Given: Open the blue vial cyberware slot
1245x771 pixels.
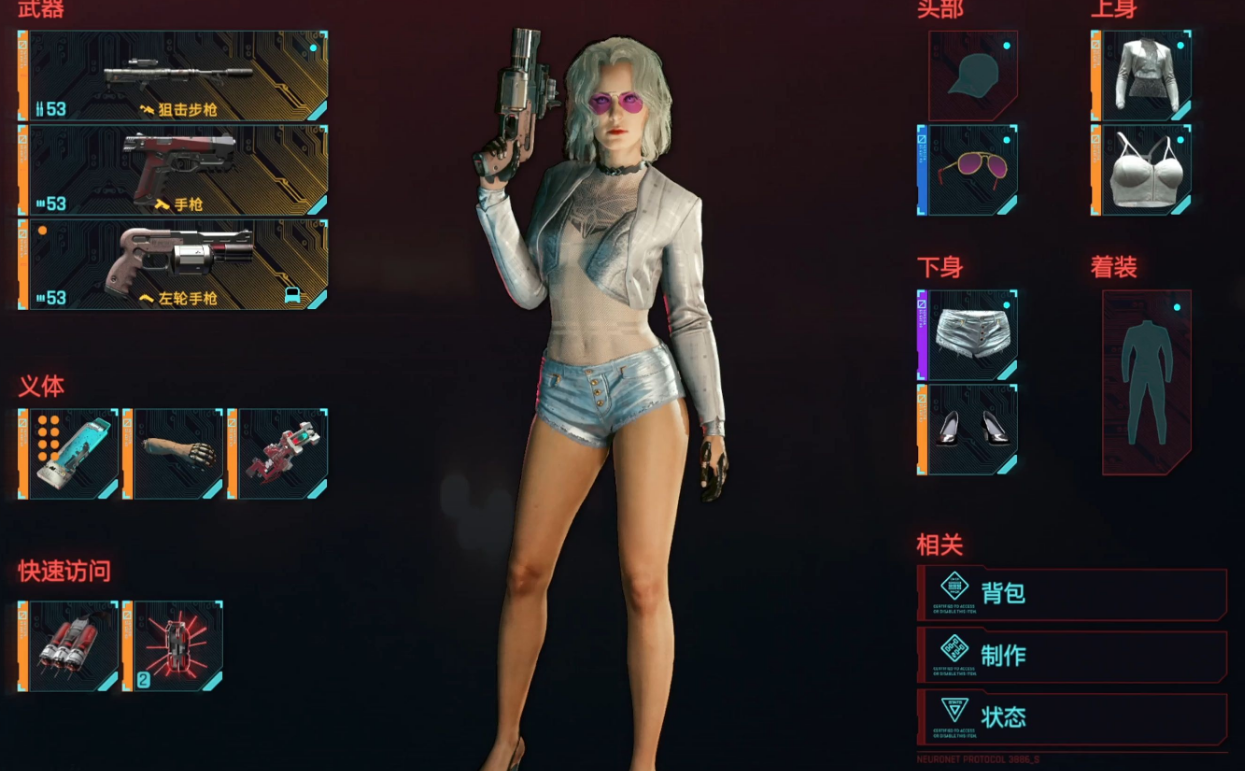Looking at the screenshot, I should pyautogui.click(x=70, y=453).
